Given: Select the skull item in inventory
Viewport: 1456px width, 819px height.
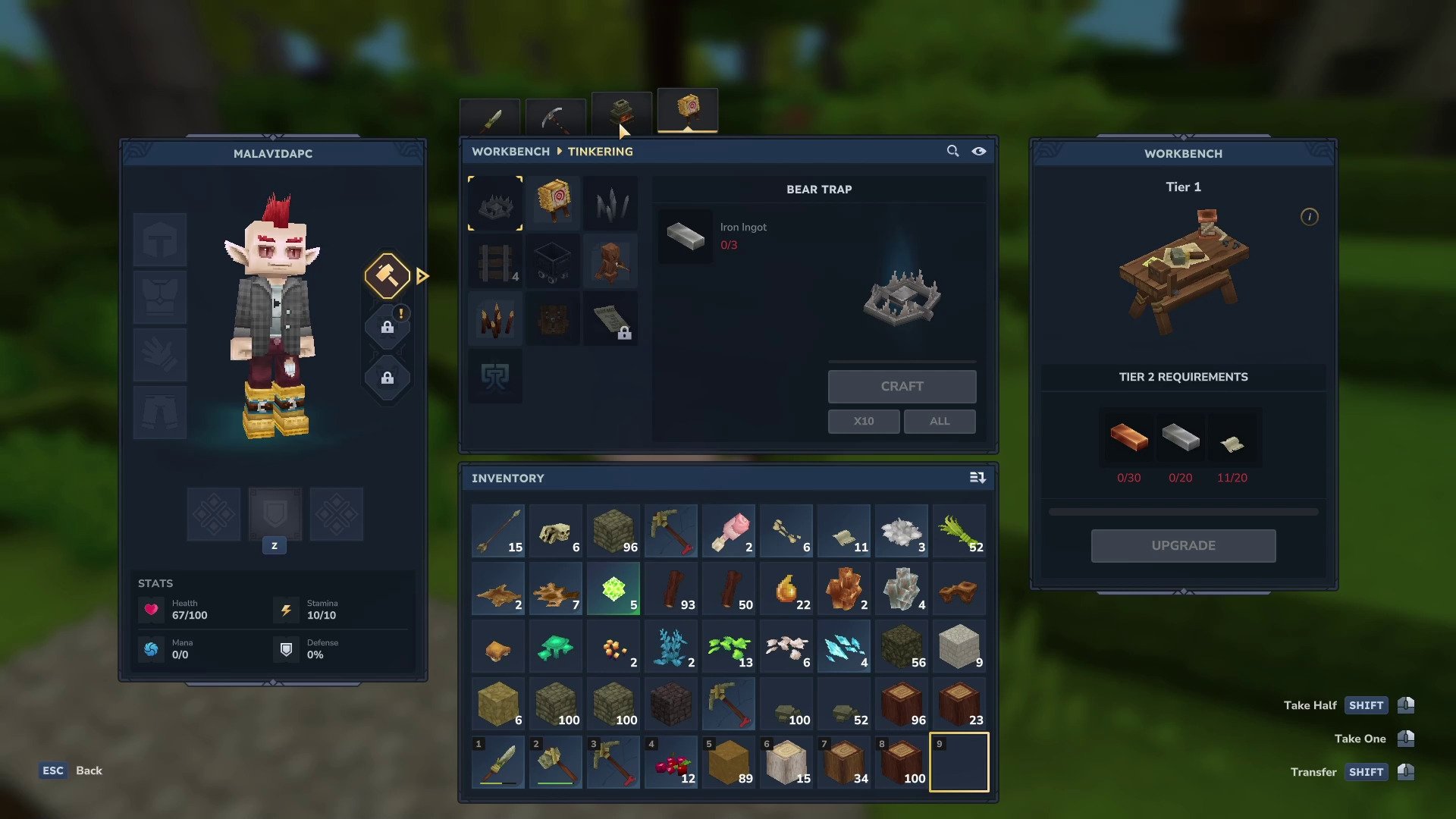Looking at the screenshot, I should [x=556, y=532].
